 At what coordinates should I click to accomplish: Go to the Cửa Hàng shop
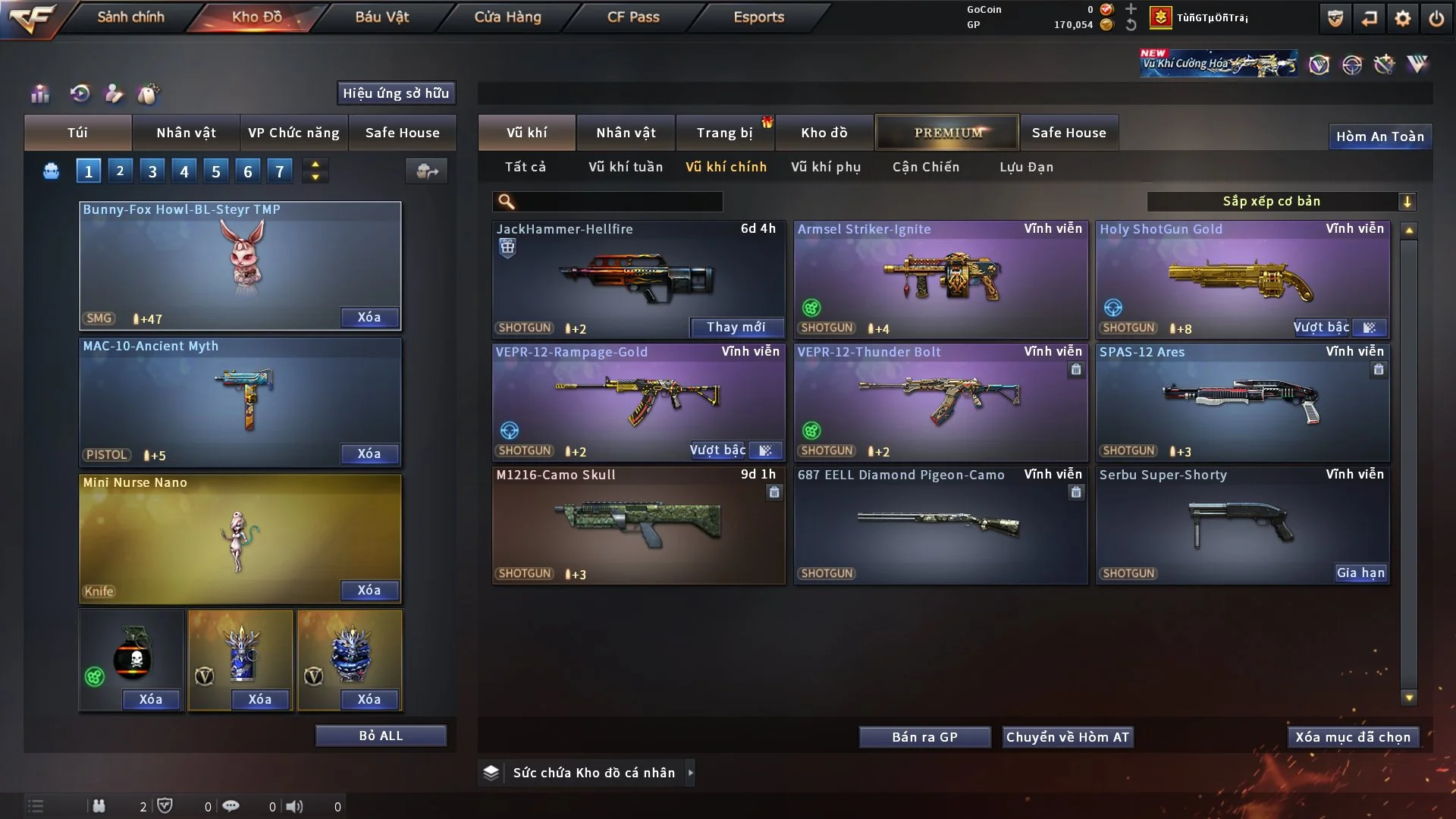pos(507,17)
